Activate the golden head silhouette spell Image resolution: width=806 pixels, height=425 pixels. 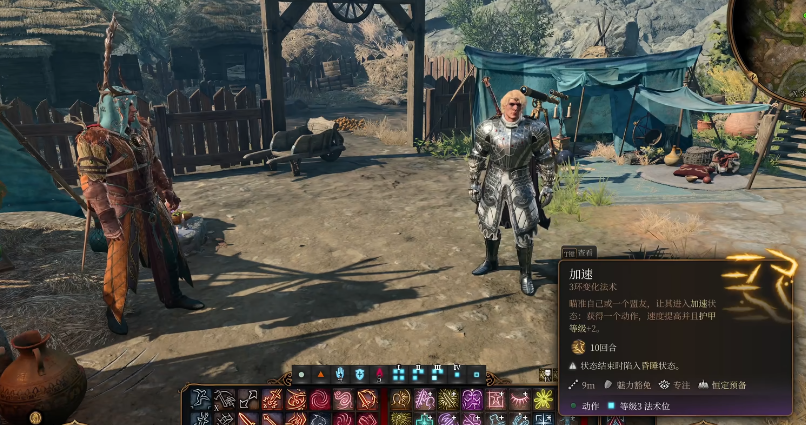coord(400,400)
